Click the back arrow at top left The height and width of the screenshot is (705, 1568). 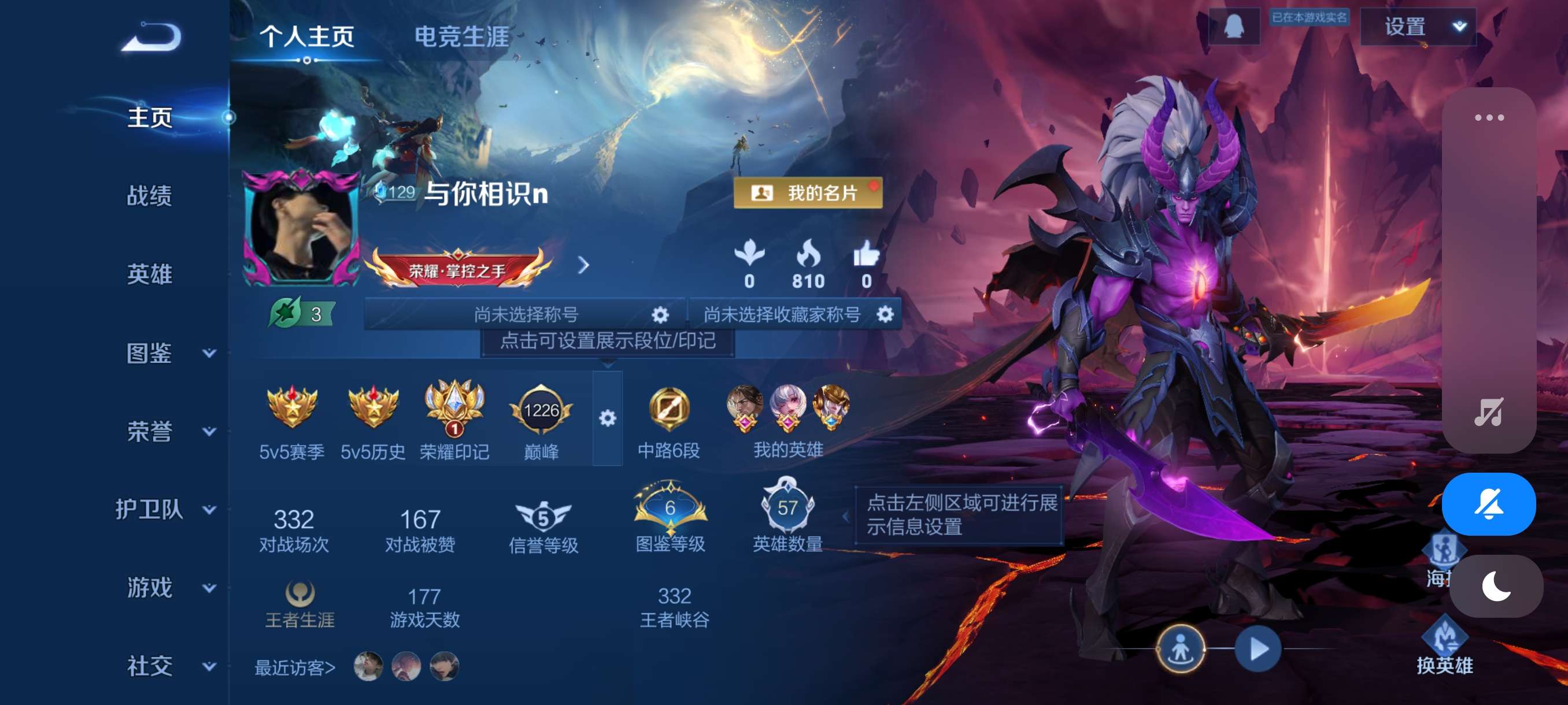[150, 36]
